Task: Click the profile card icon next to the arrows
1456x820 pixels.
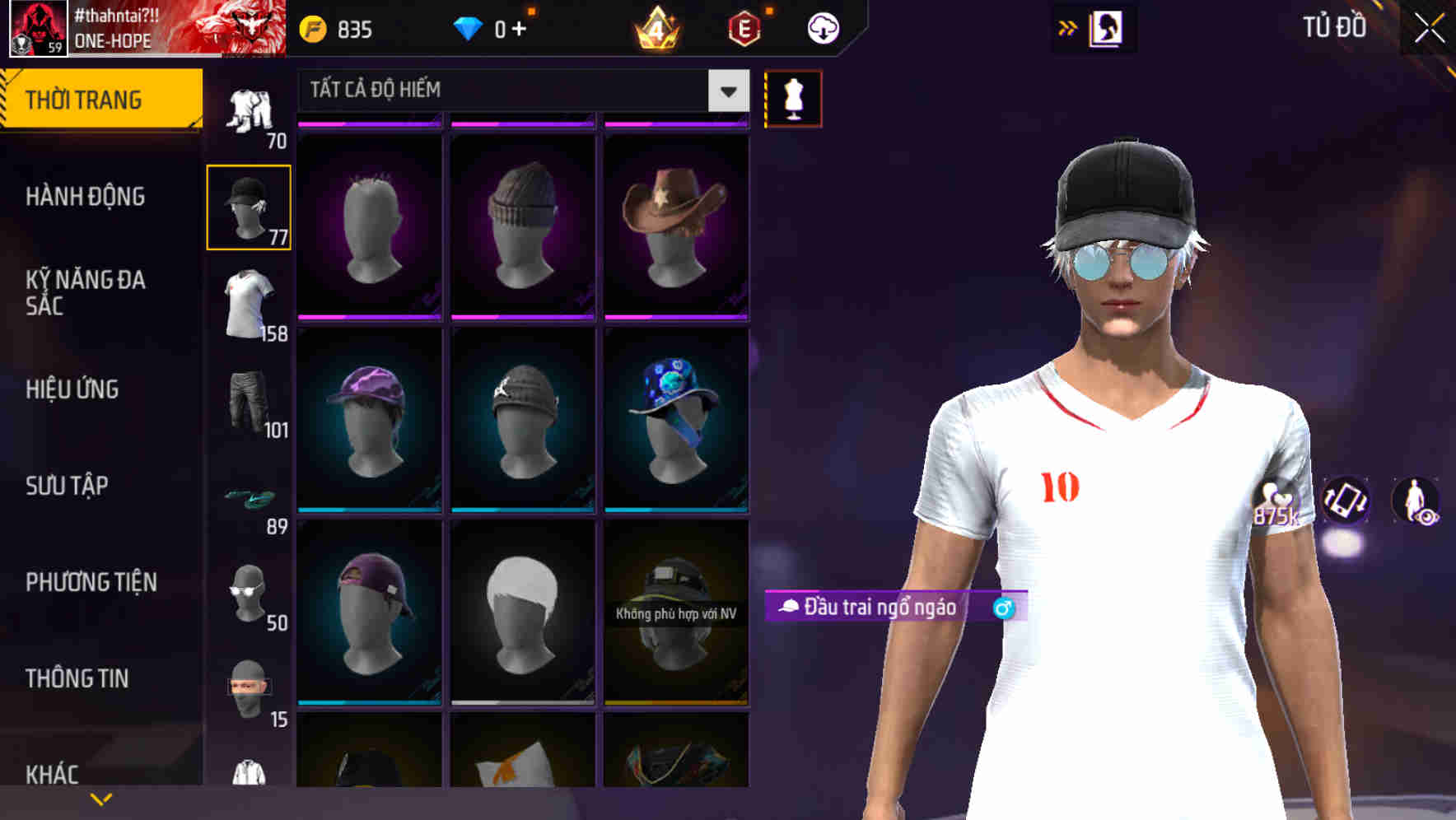Action: pyautogui.click(x=1108, y=27)
